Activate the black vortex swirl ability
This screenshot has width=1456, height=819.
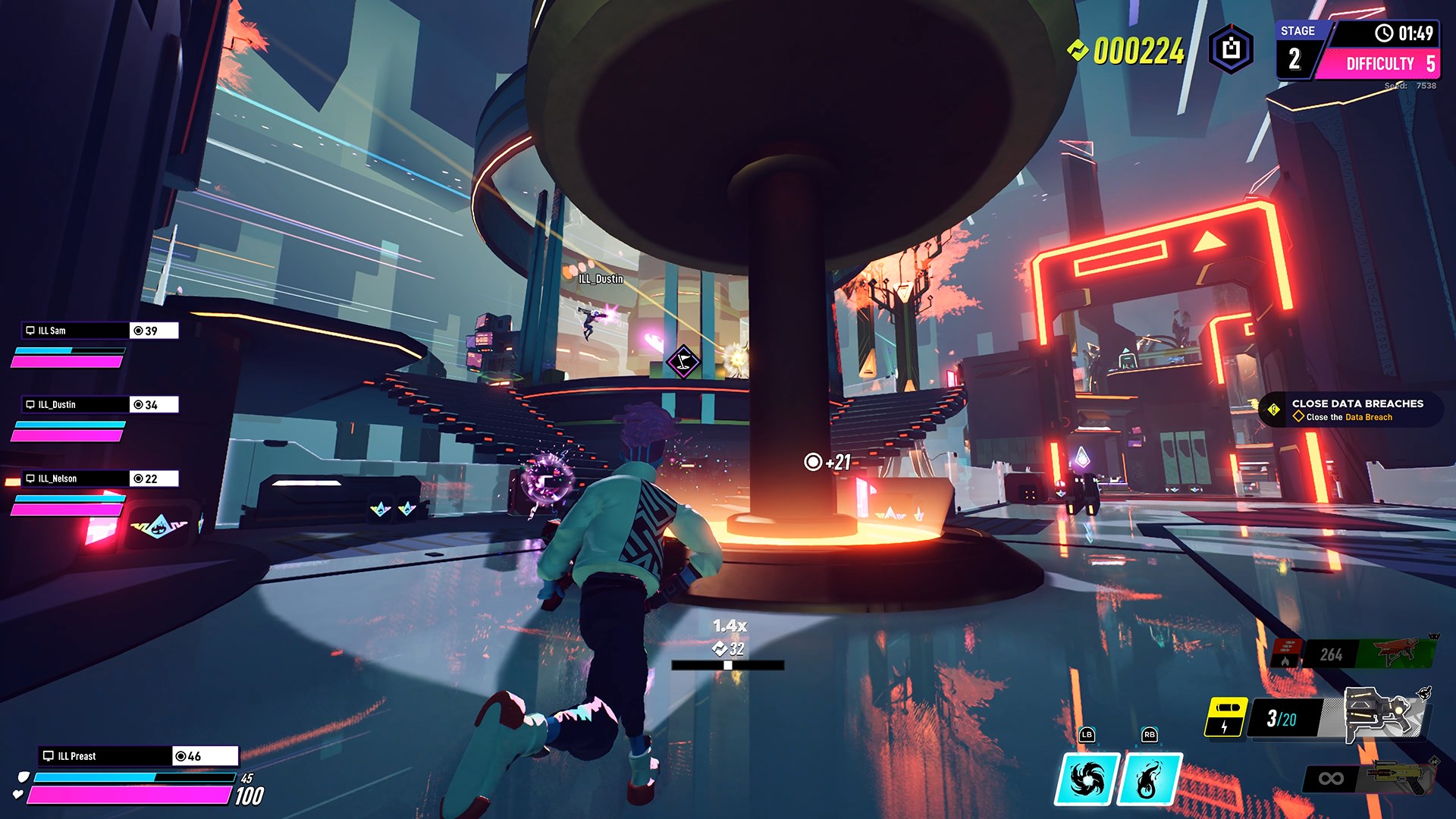point(1087,779)
